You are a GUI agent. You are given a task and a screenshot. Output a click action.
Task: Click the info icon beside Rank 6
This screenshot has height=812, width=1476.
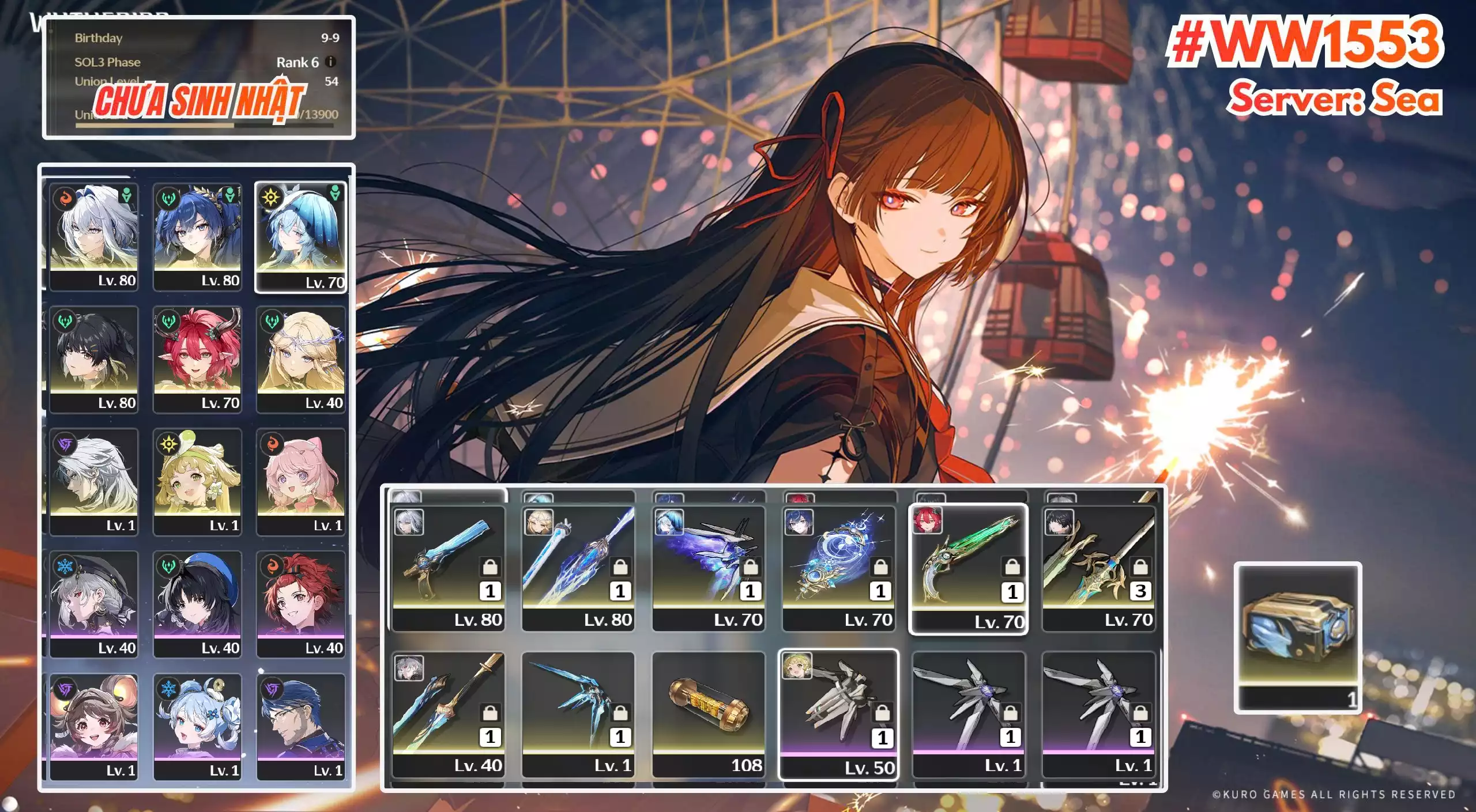click(x=330, y=62)
